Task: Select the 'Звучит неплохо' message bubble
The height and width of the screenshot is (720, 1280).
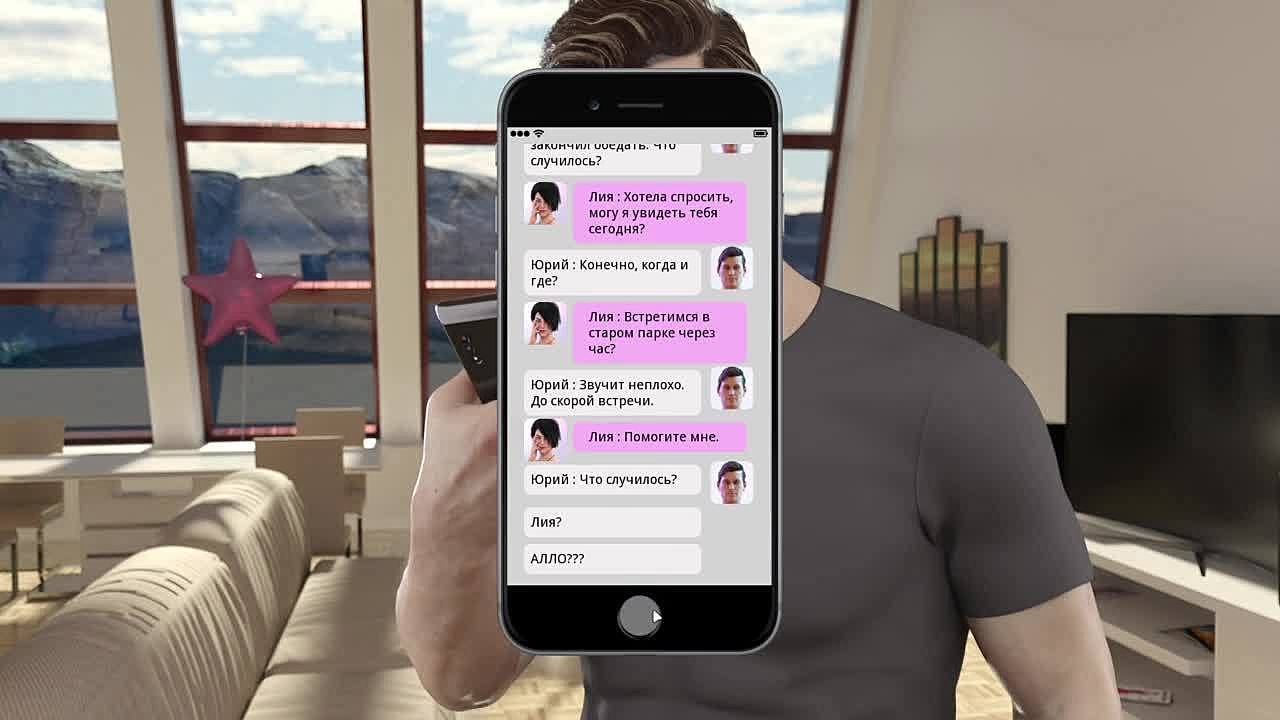Action: click(612, 392)
